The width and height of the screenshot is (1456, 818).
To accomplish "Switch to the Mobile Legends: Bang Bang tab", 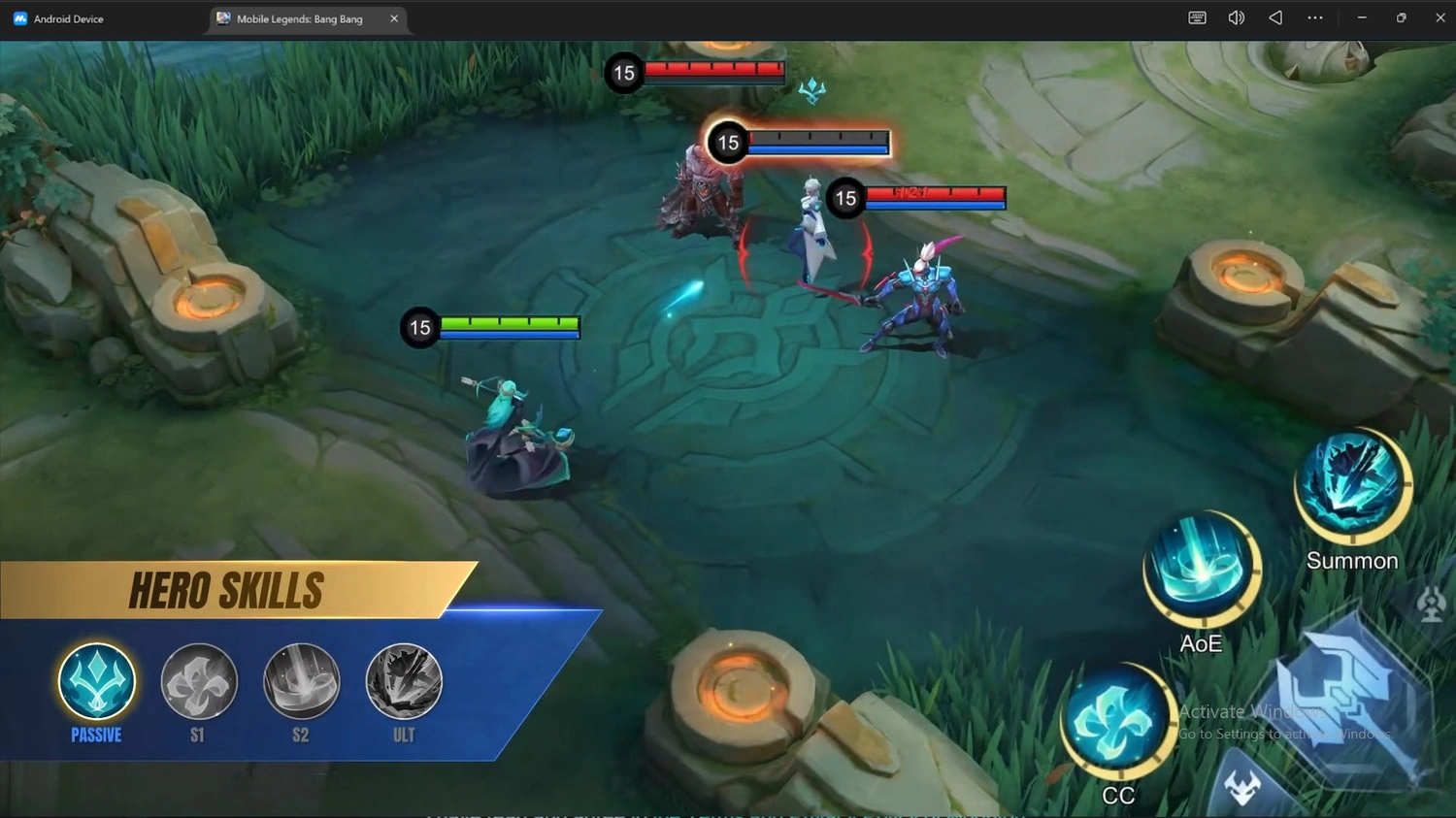I will [301, 17].
